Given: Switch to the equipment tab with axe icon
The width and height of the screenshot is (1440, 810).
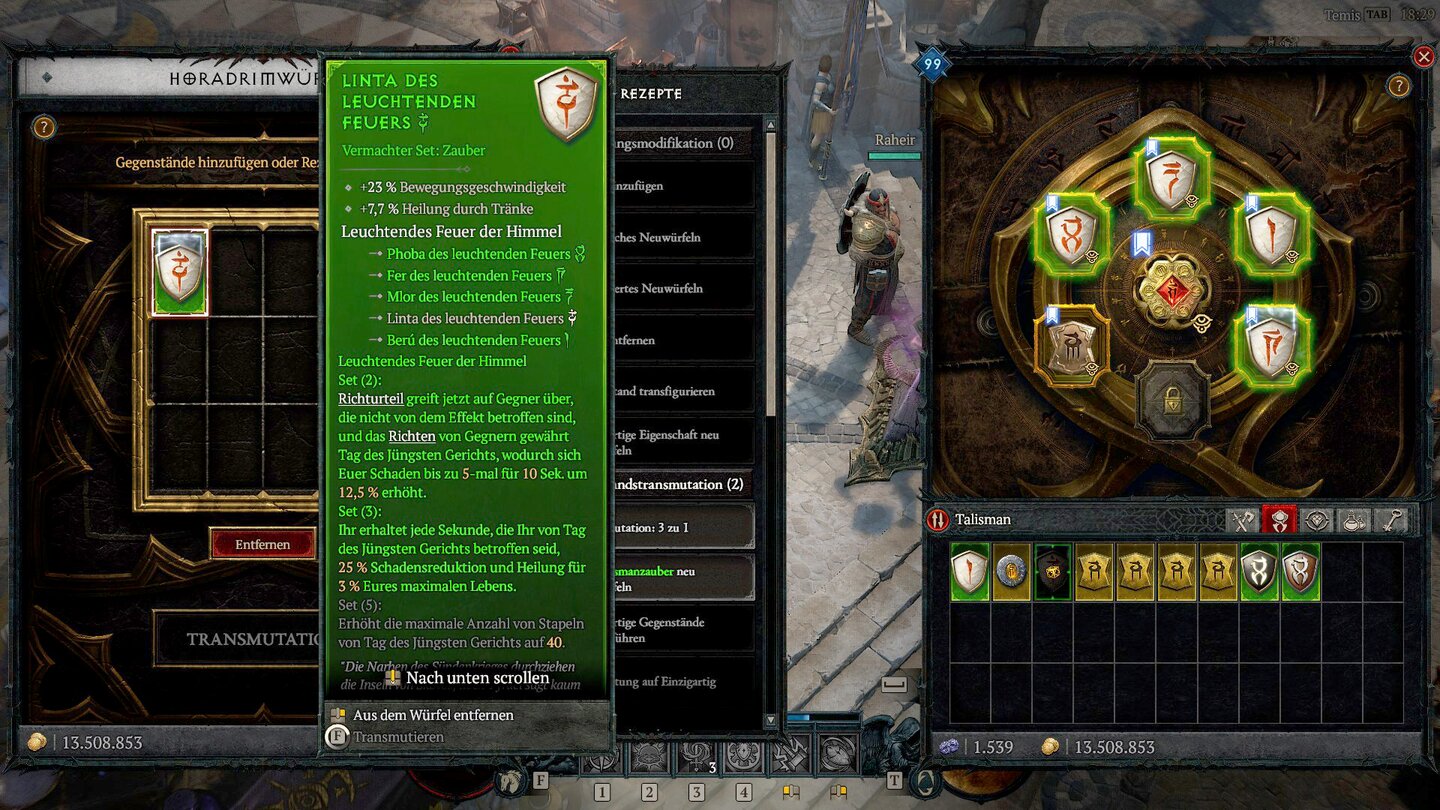Looking at the screenshot, I should (1242, 520).
